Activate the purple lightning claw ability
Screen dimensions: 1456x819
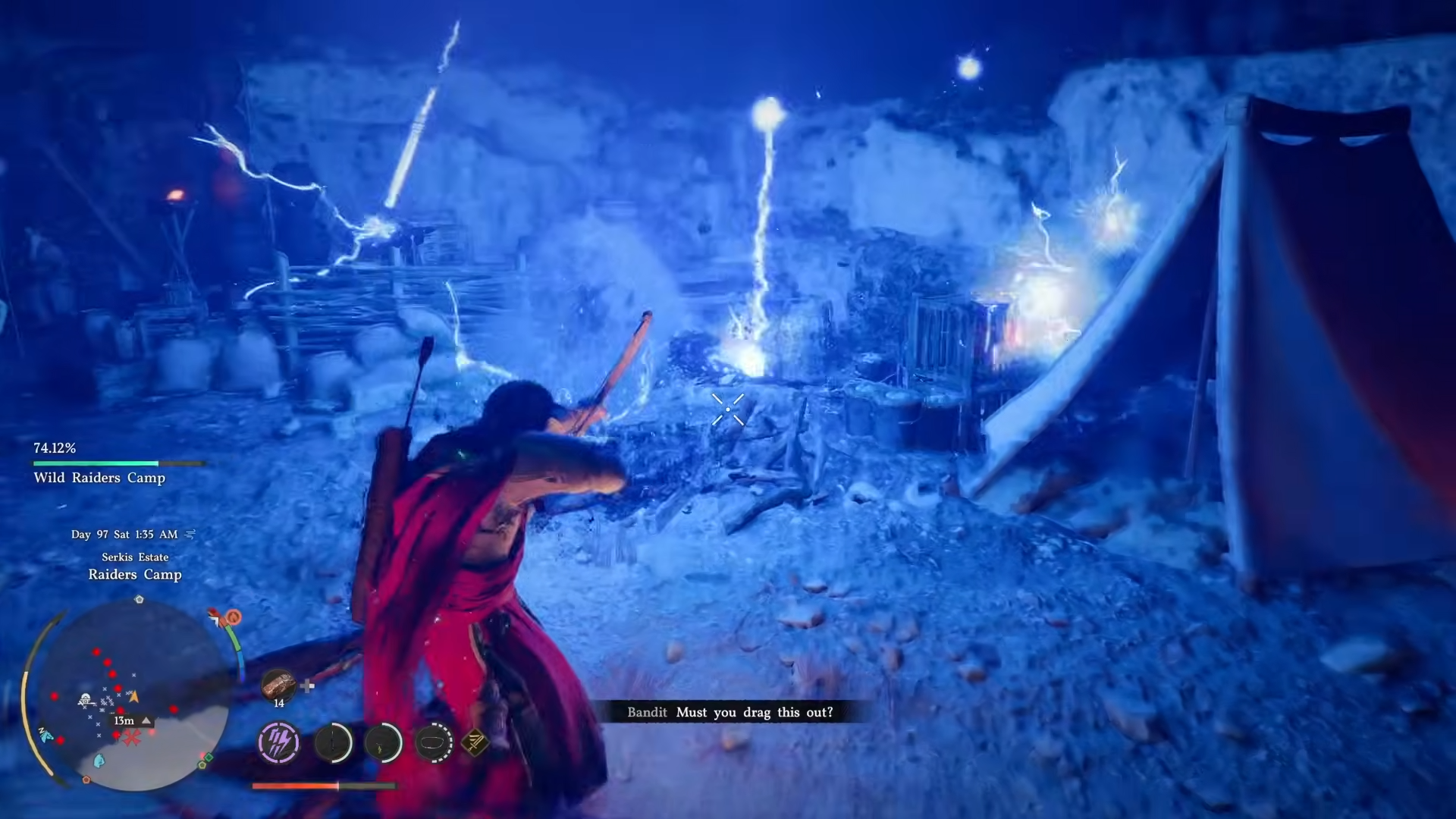click(278, 742)
